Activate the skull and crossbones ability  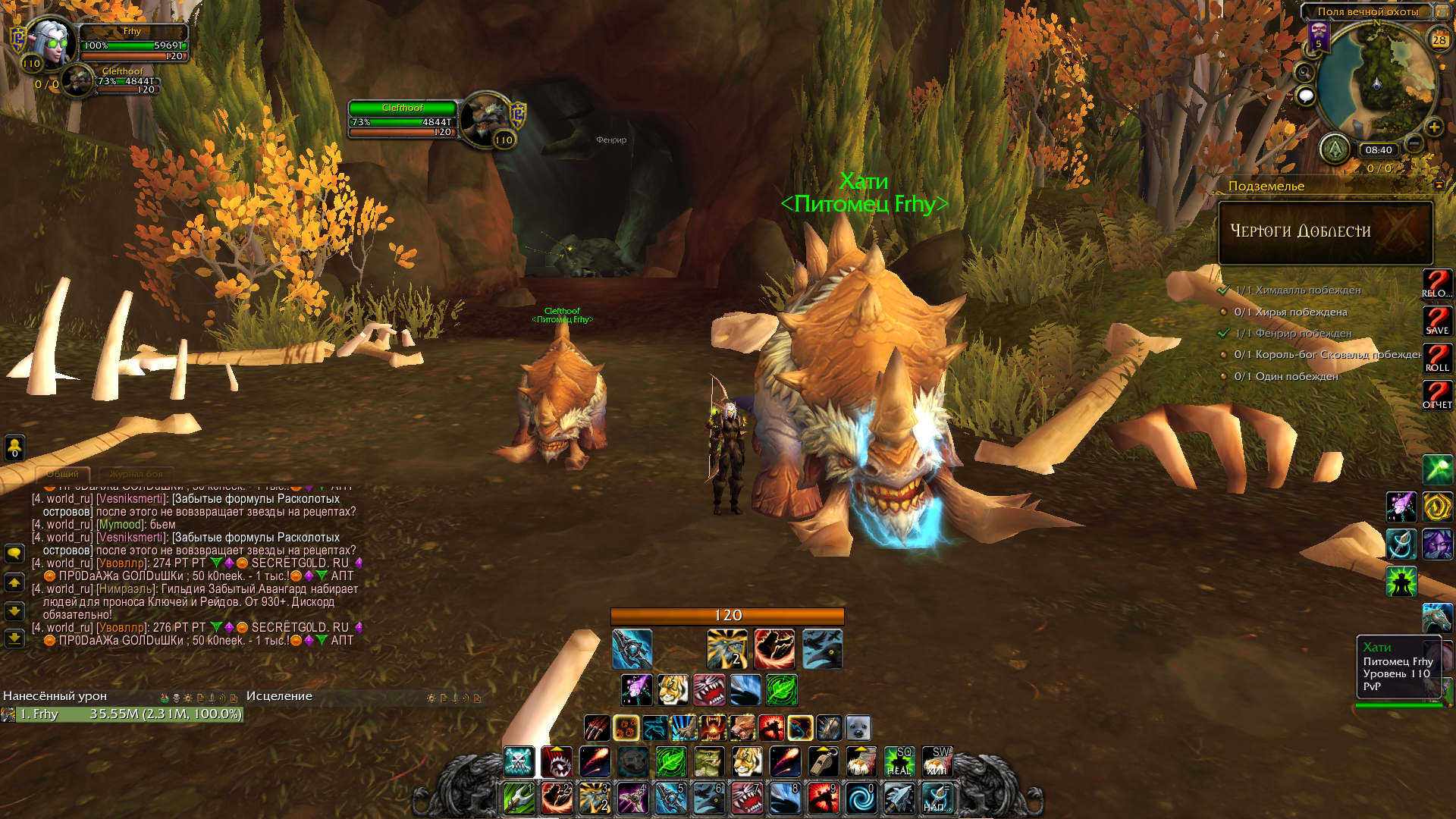(x=519, y=761)
